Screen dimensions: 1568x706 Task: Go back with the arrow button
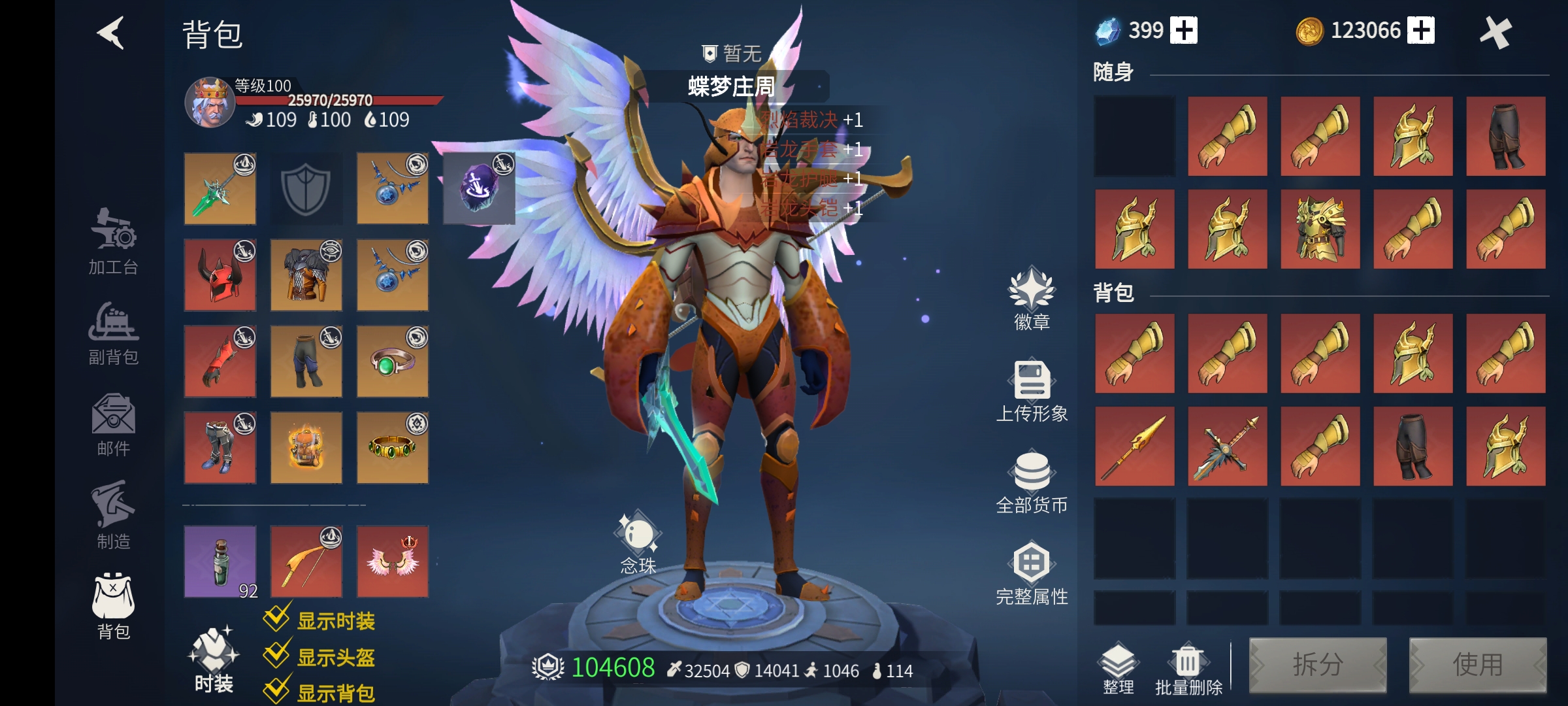[111, 33]
